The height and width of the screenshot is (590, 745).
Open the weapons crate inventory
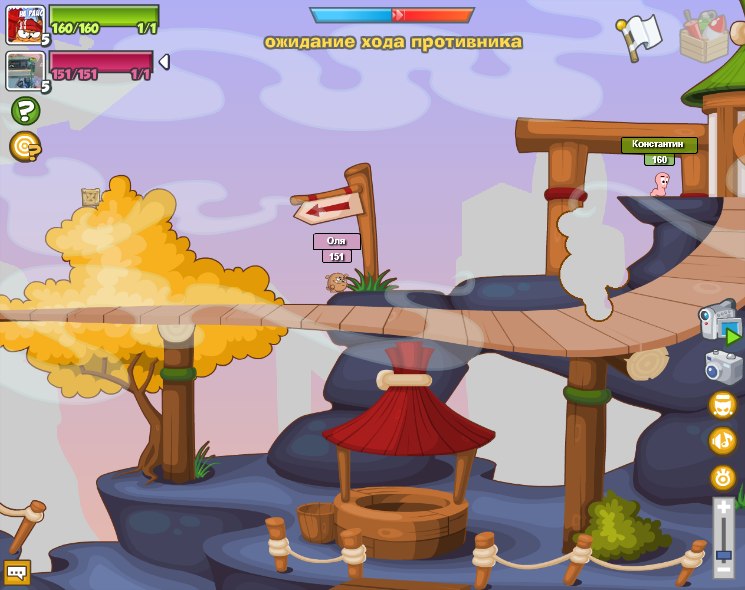[x=704, y=36]
